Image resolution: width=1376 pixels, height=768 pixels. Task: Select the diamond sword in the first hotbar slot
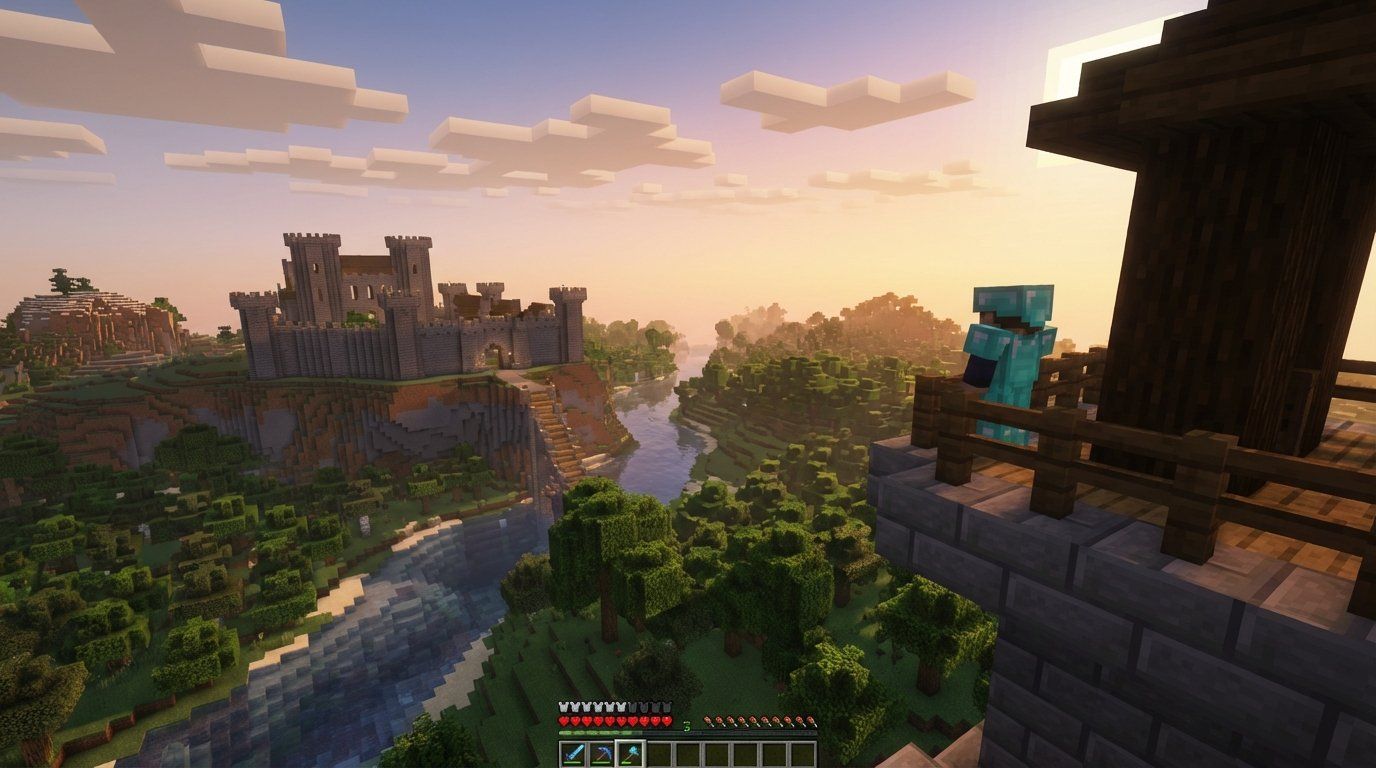coord(573,753)
